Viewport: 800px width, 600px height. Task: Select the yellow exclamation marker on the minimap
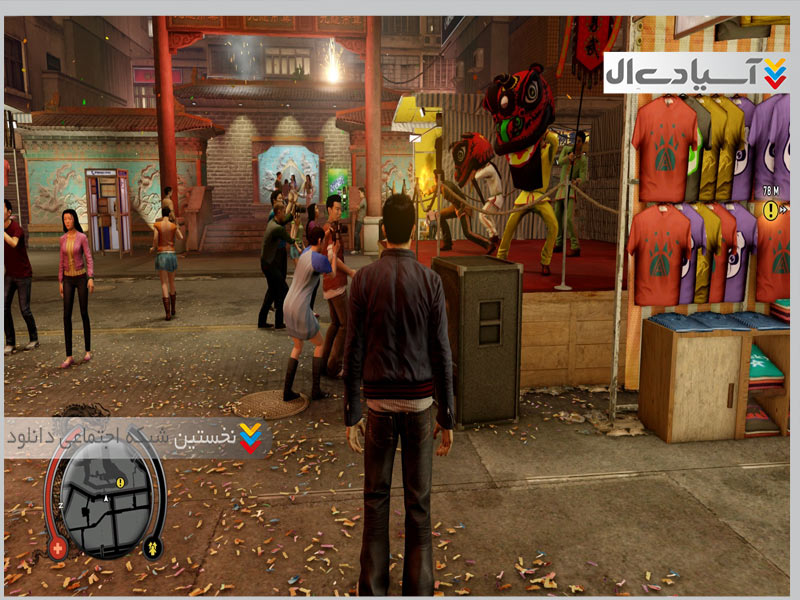click(x=121, y=482)
